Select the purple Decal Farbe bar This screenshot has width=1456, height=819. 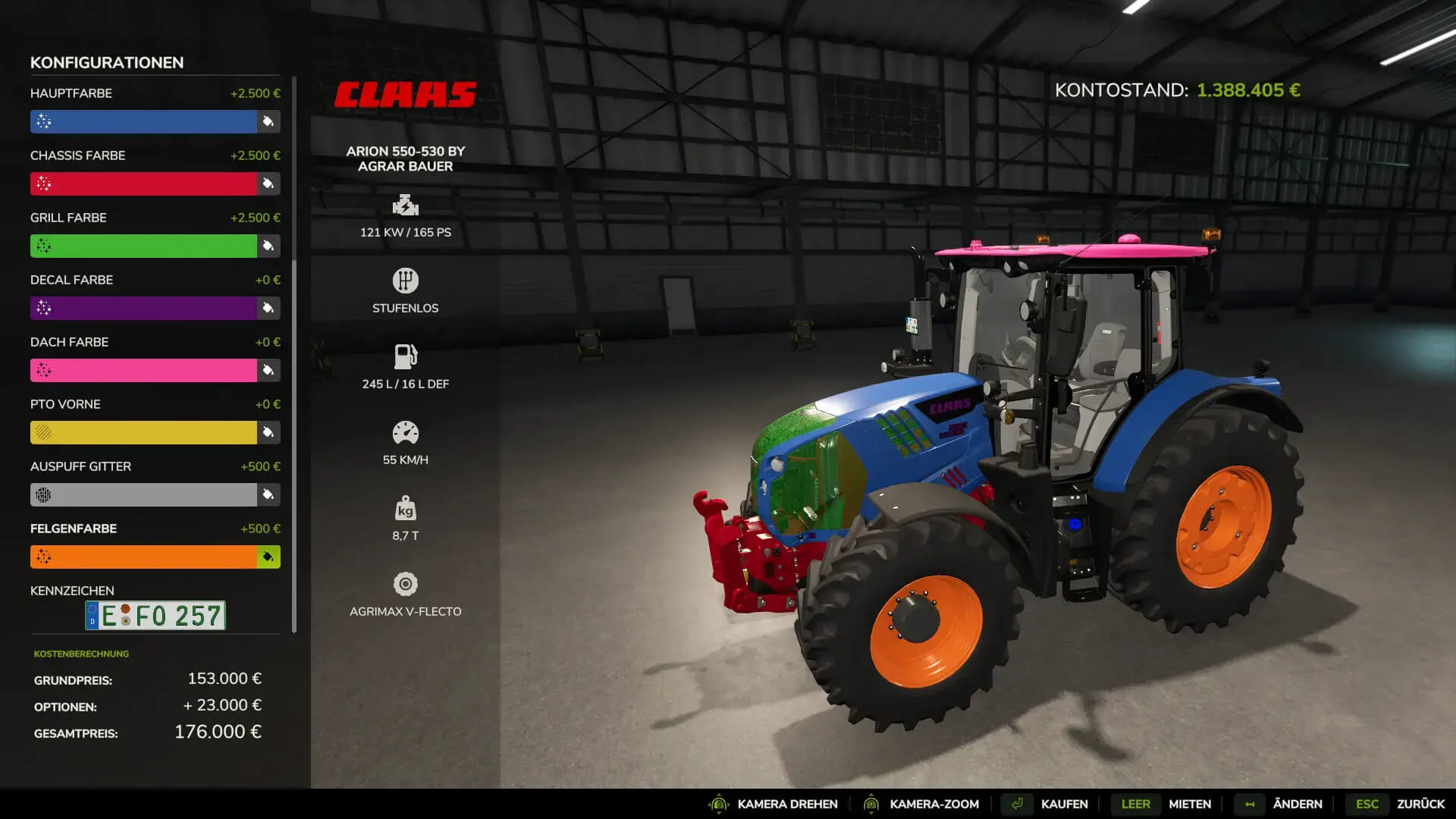(x=143, y=308)
